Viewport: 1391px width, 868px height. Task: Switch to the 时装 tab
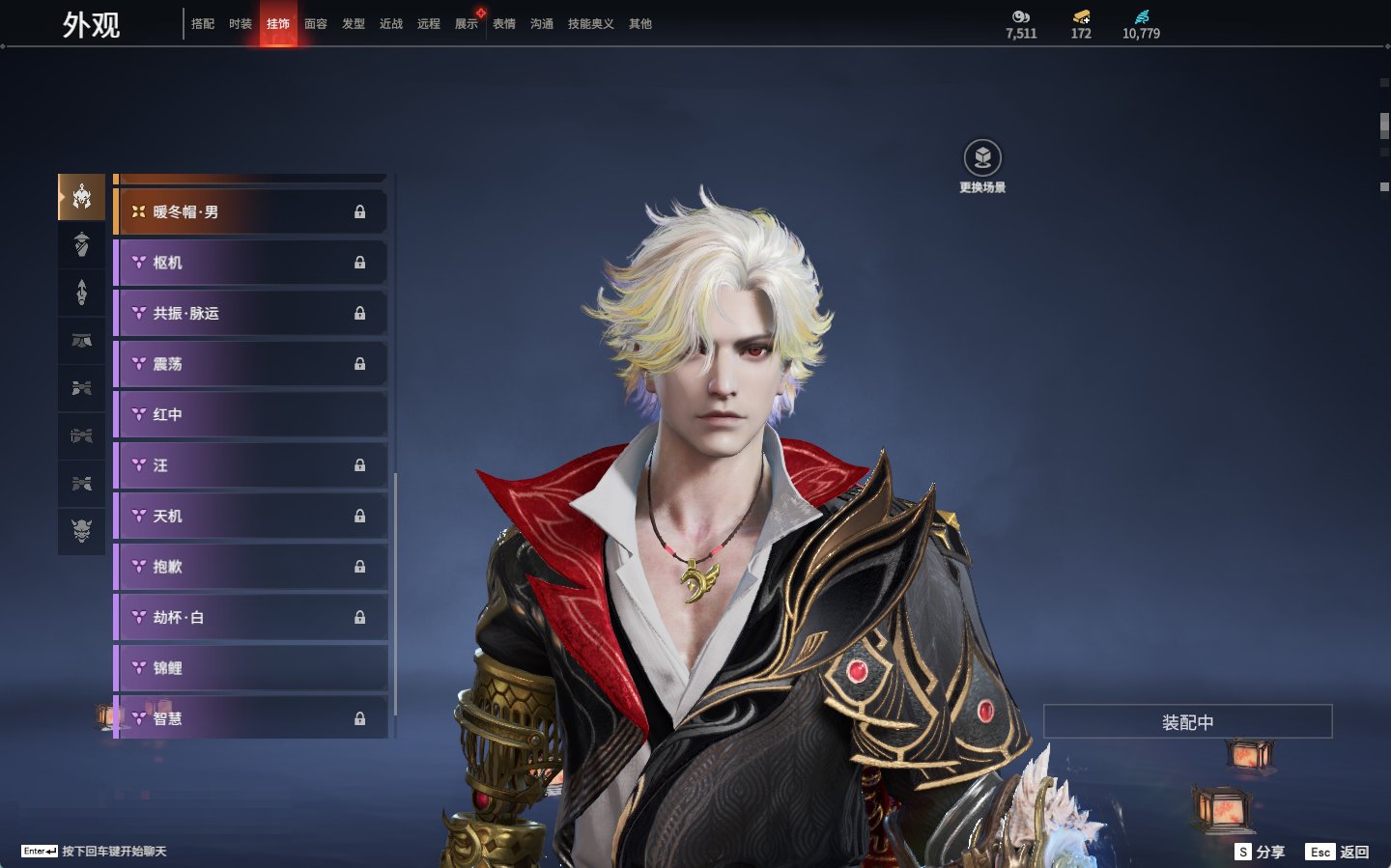click(241, 24)
